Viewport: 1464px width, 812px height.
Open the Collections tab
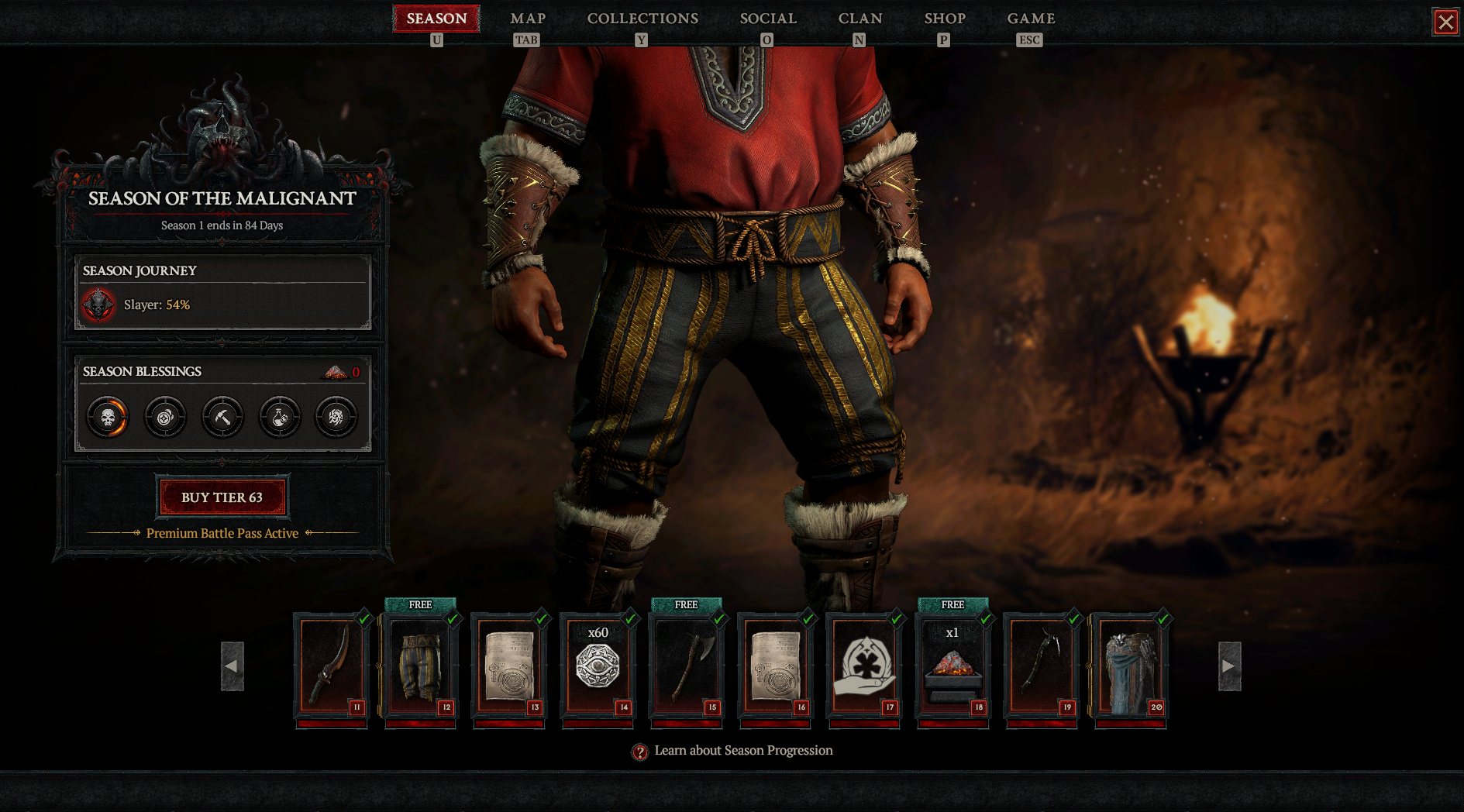pyautogui.click(x=642, y=19)
